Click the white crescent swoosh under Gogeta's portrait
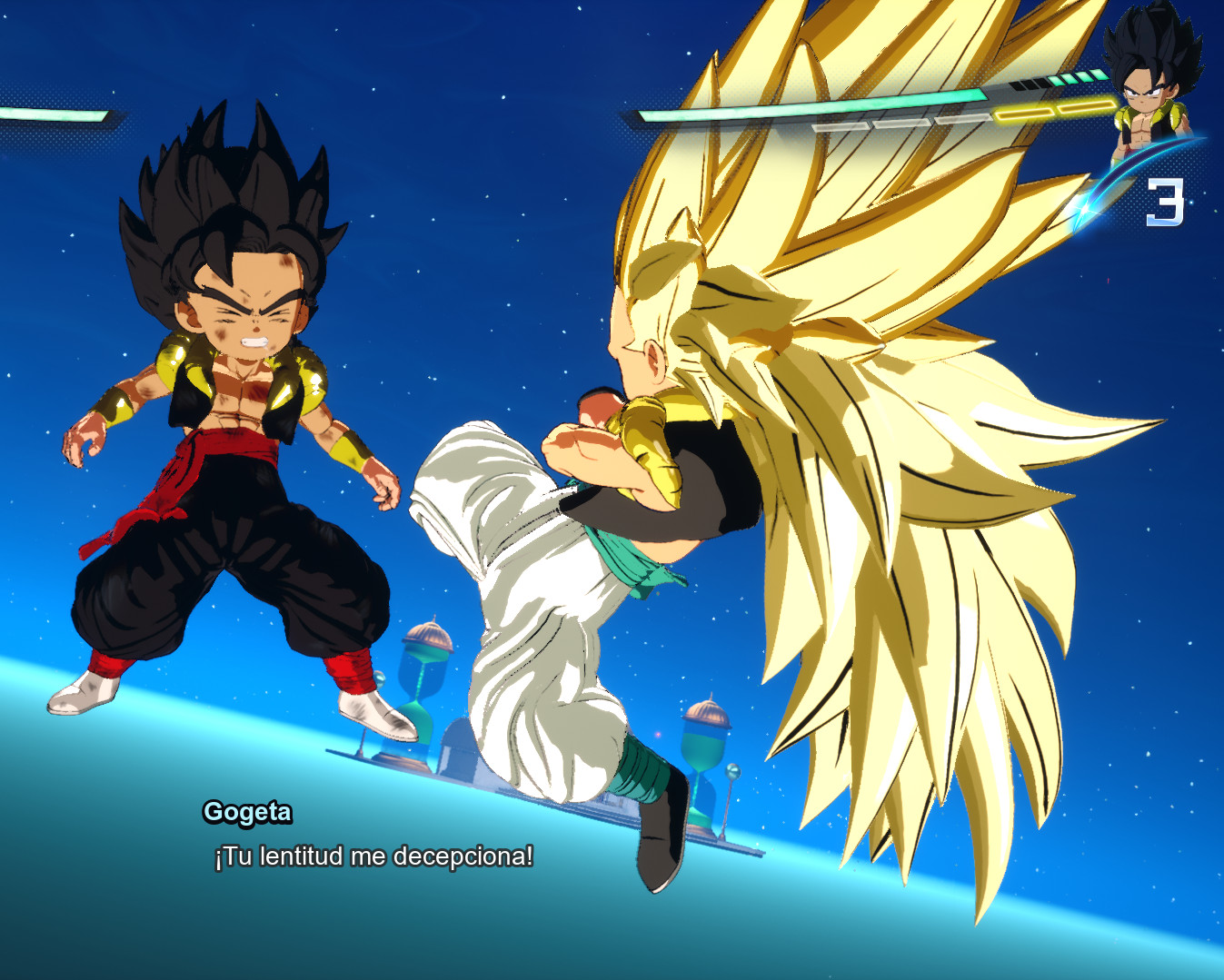 [1129, 177]
